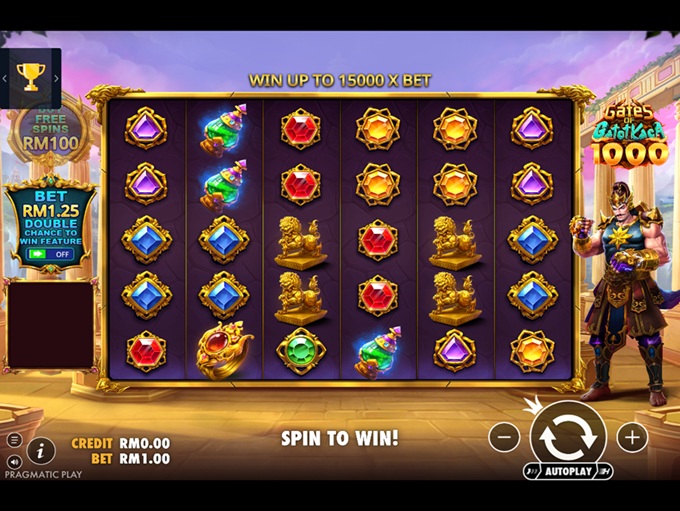Toggle the Double Chance to Win feature
The image size is (680, 511).
[50, 254]
